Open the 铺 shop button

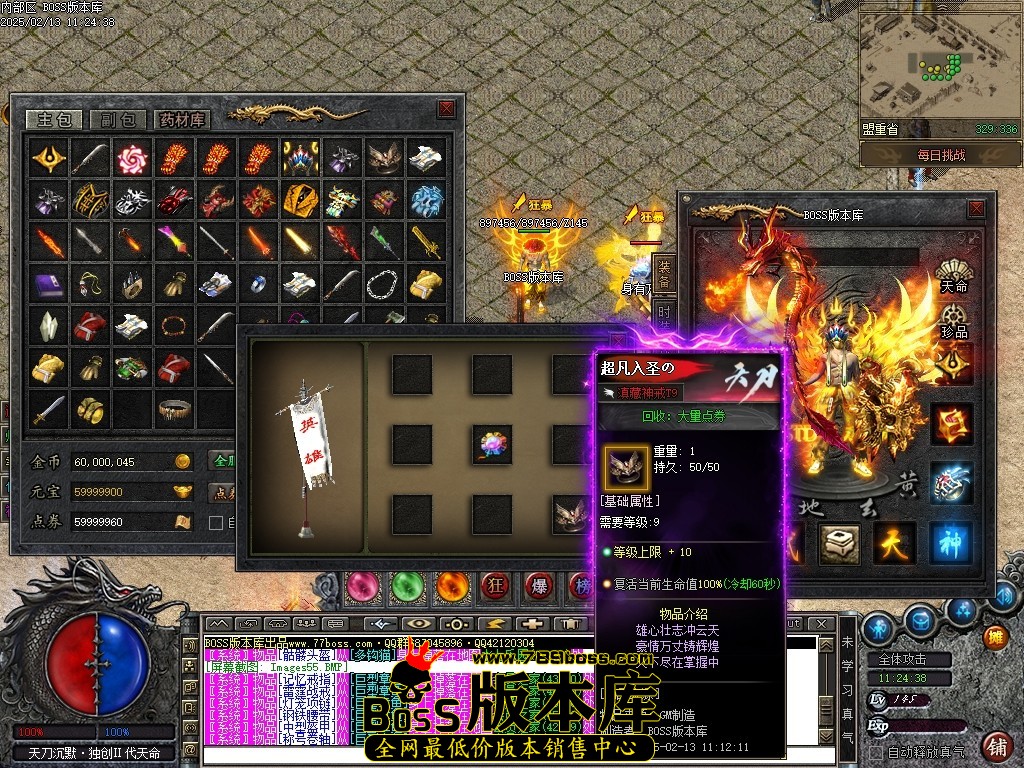click(996, 745)
